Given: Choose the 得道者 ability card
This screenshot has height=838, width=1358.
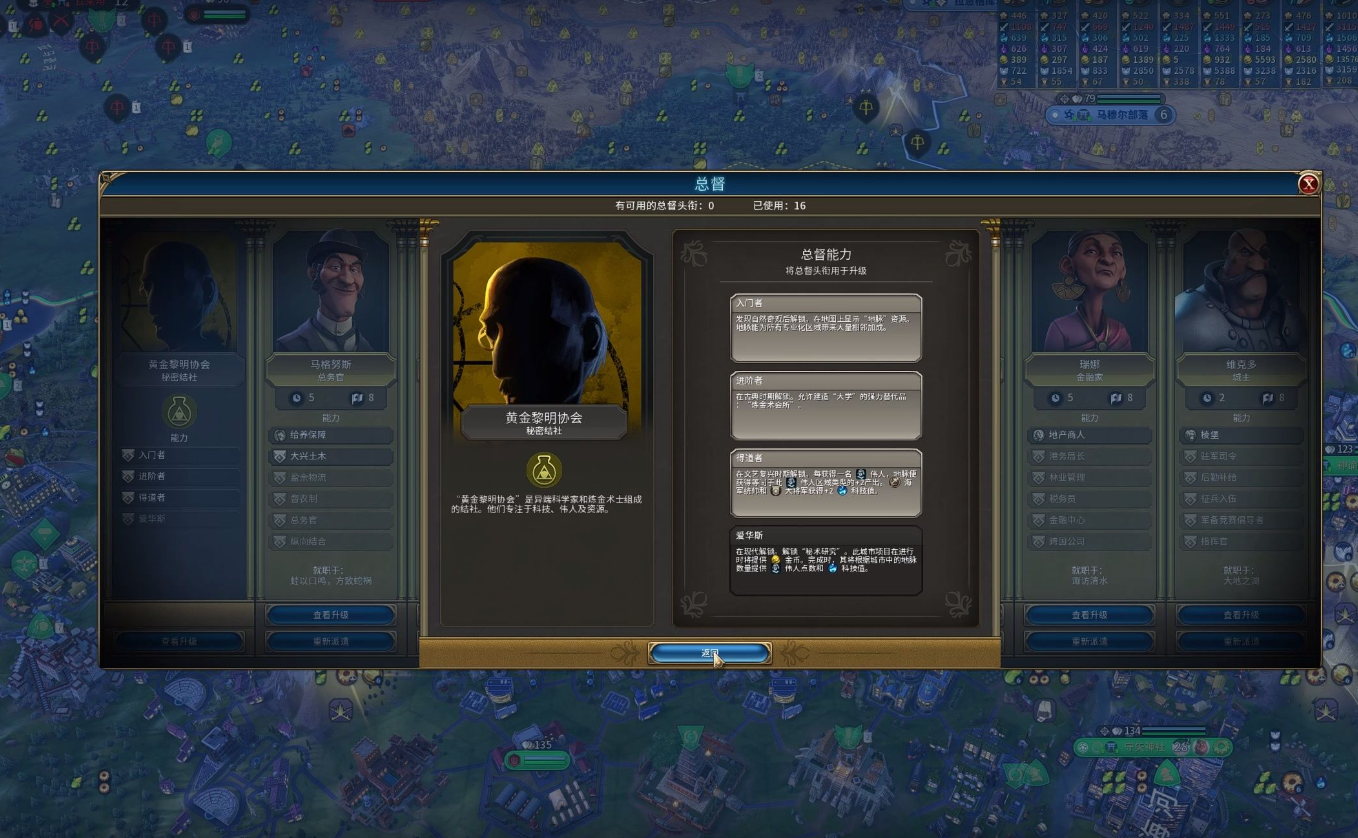Looking at the screenshot, I should click(x=825, y=483).
